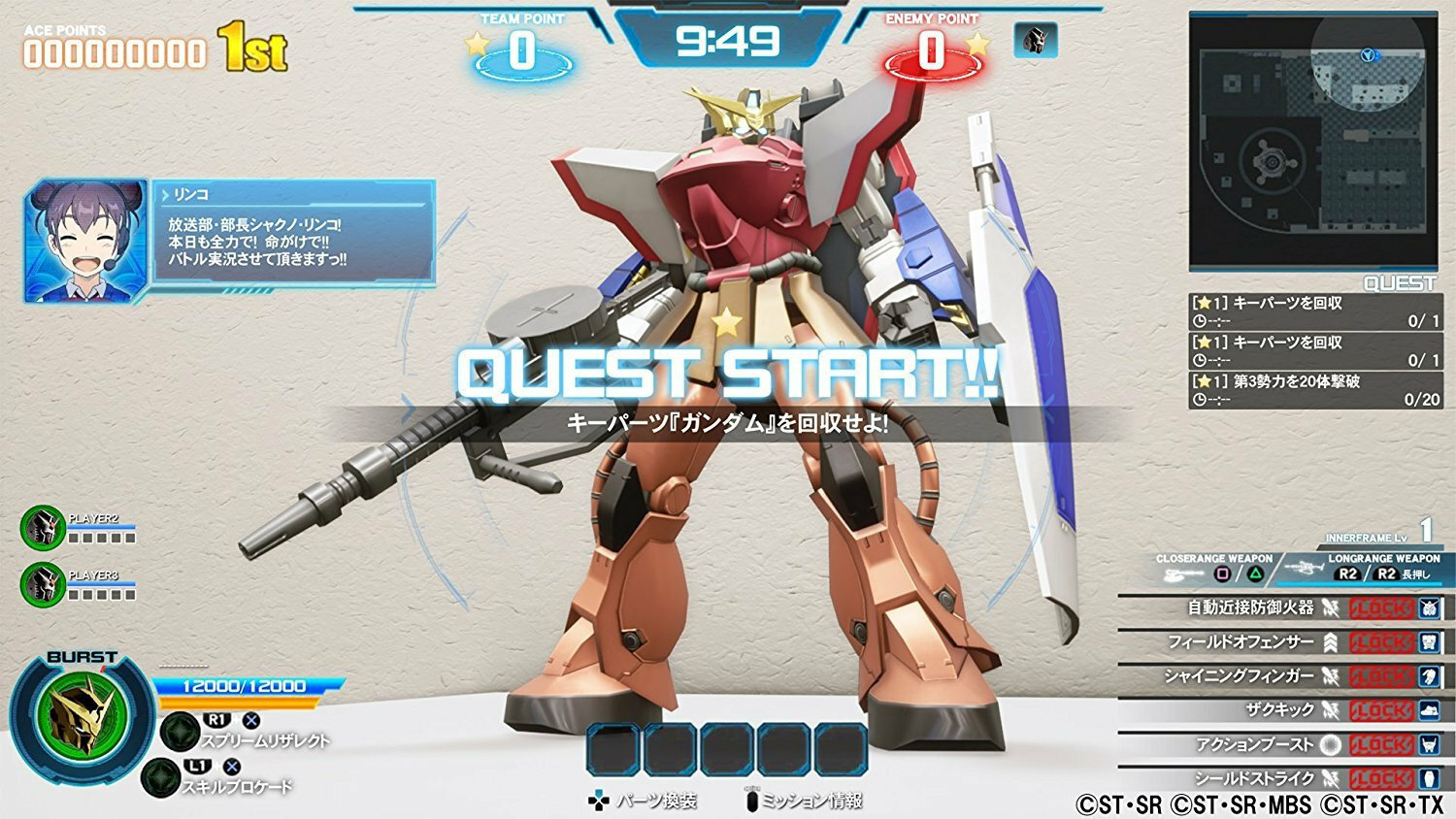Open the minimap in the corner
Image resolution: width=1456 pixels, height=819 pixels.
click(1312, 141)
